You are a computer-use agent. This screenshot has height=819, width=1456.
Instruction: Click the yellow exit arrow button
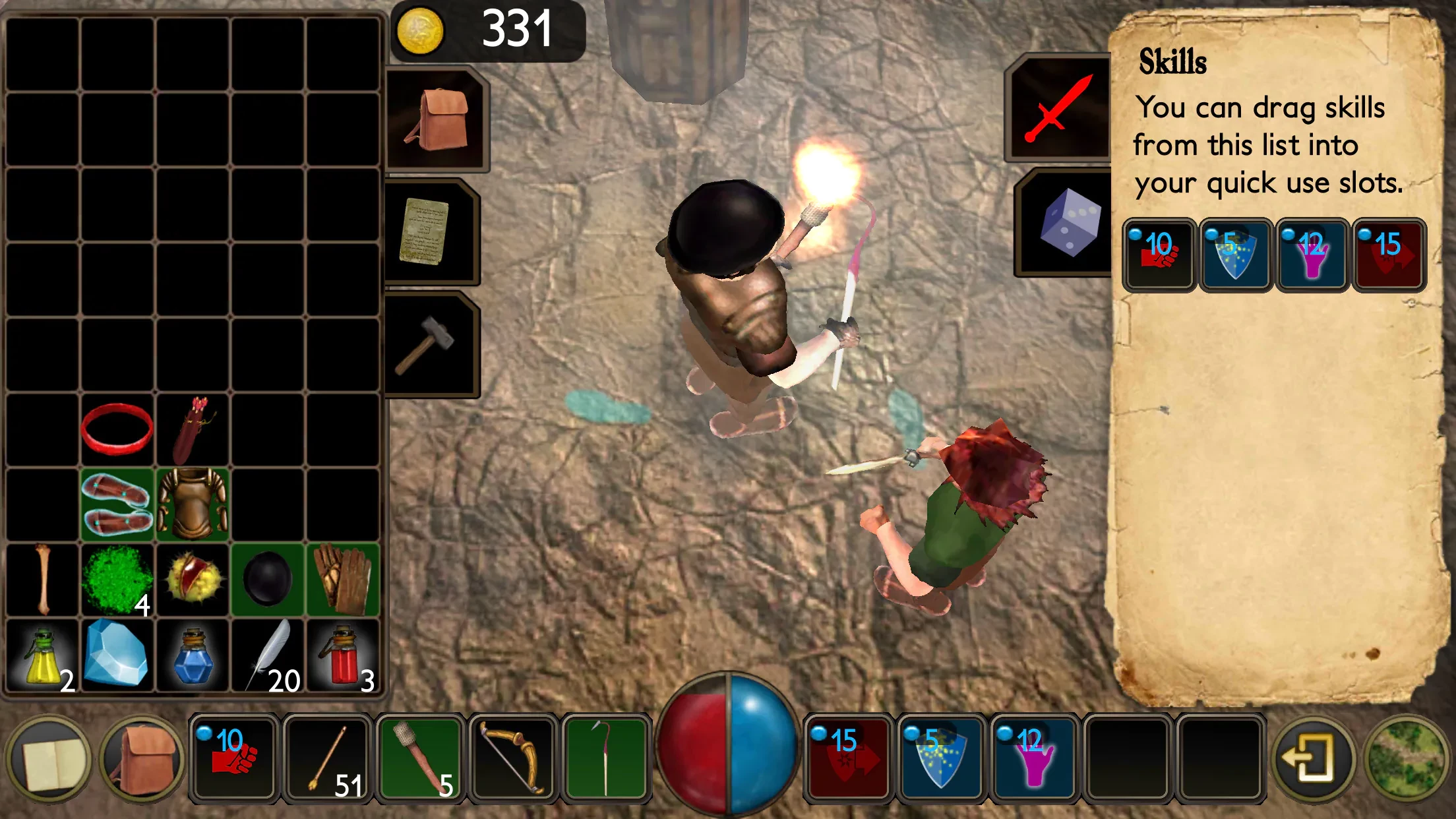pyautogui.click(x=1313, y=759)
